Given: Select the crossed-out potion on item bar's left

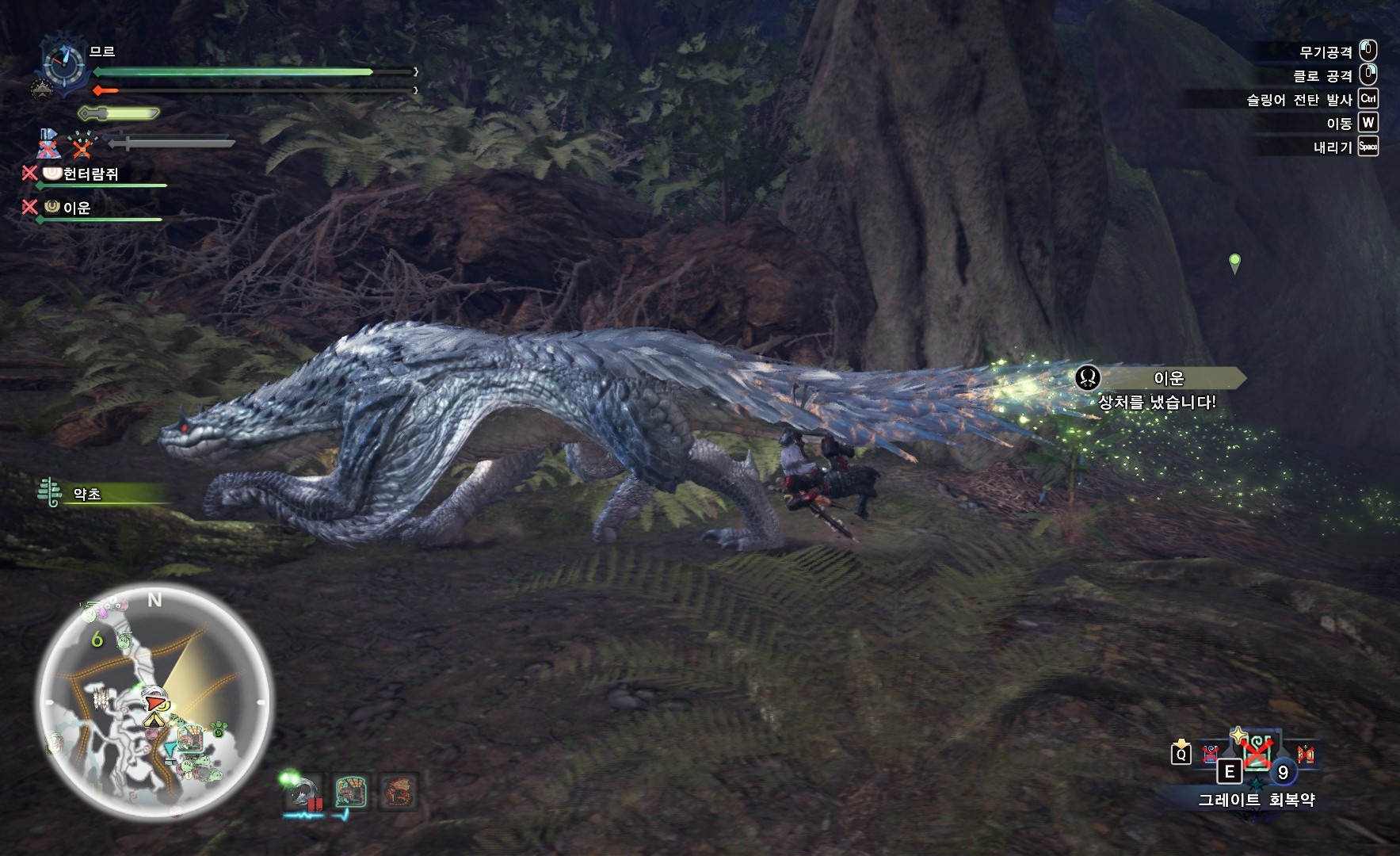Looking at the screenshot, I should (1210, 753).
